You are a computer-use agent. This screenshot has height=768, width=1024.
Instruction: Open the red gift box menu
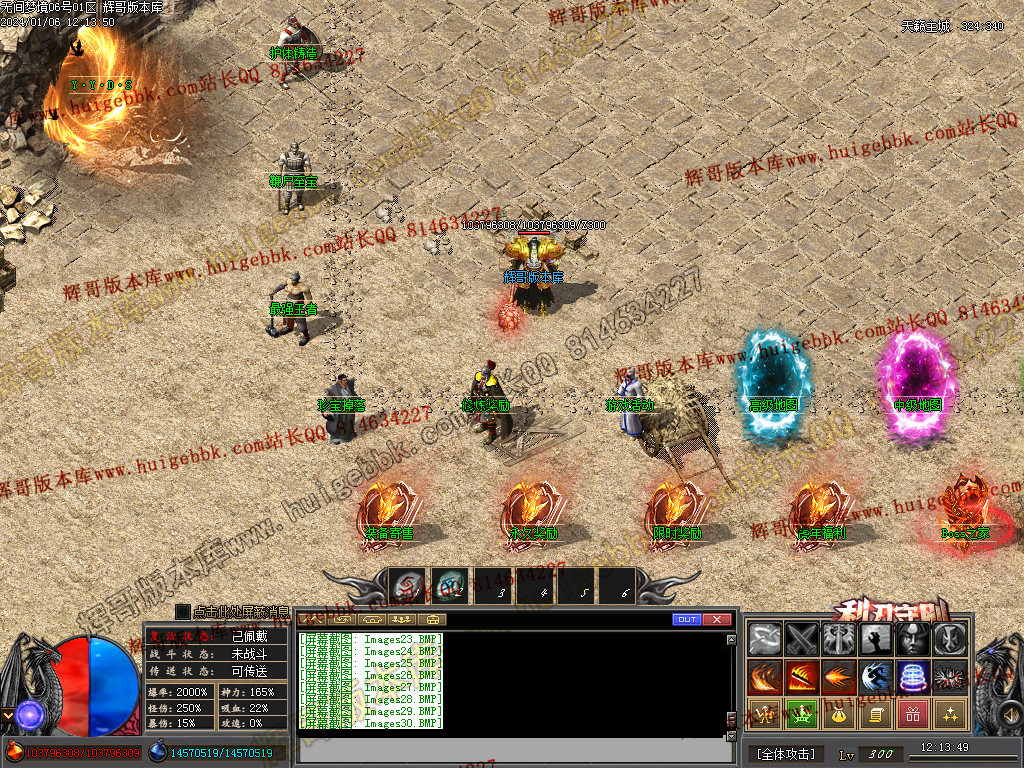click(x=913, y=714)
